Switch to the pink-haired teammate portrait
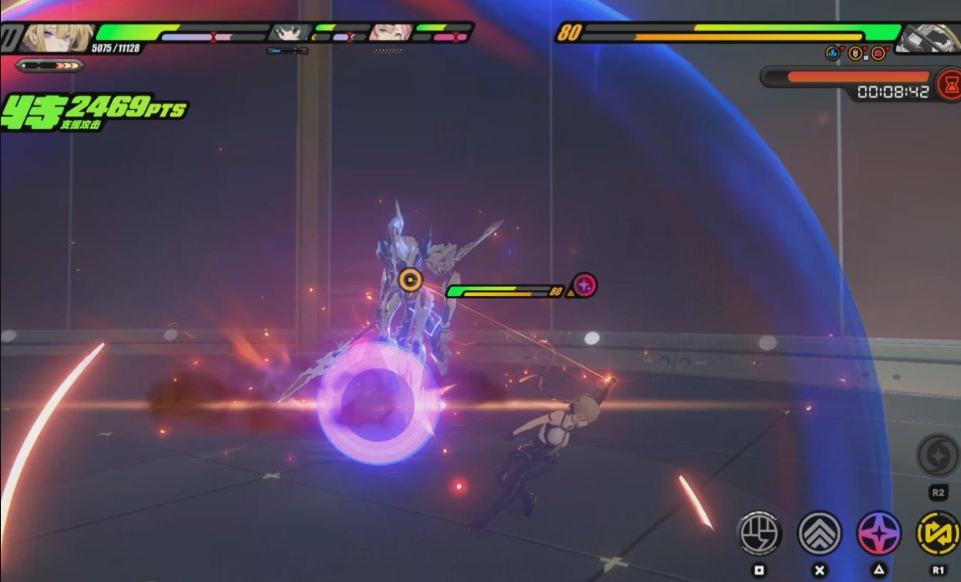The width and height of the screenshot is (961, 582). pyautogui.click(x=389, y=33)
